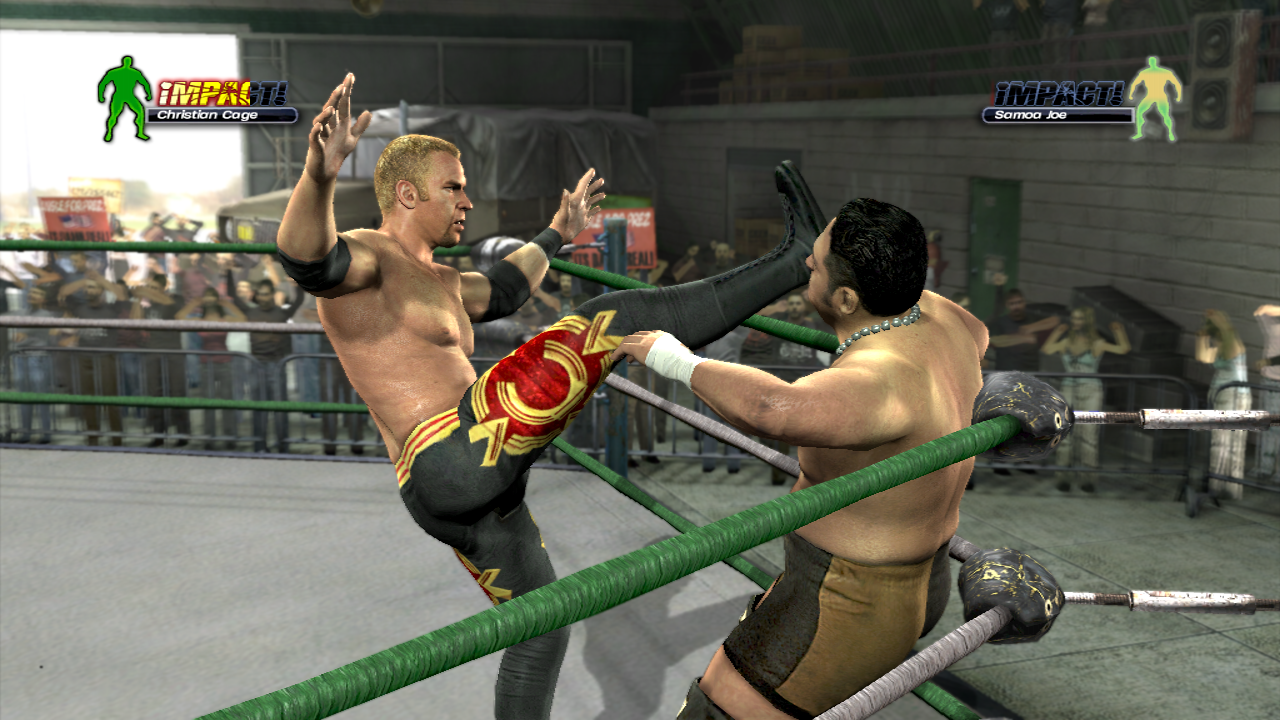
Task: Click Samoa Joe's iMPACT! meter logo
Action: click(1058, 92)
